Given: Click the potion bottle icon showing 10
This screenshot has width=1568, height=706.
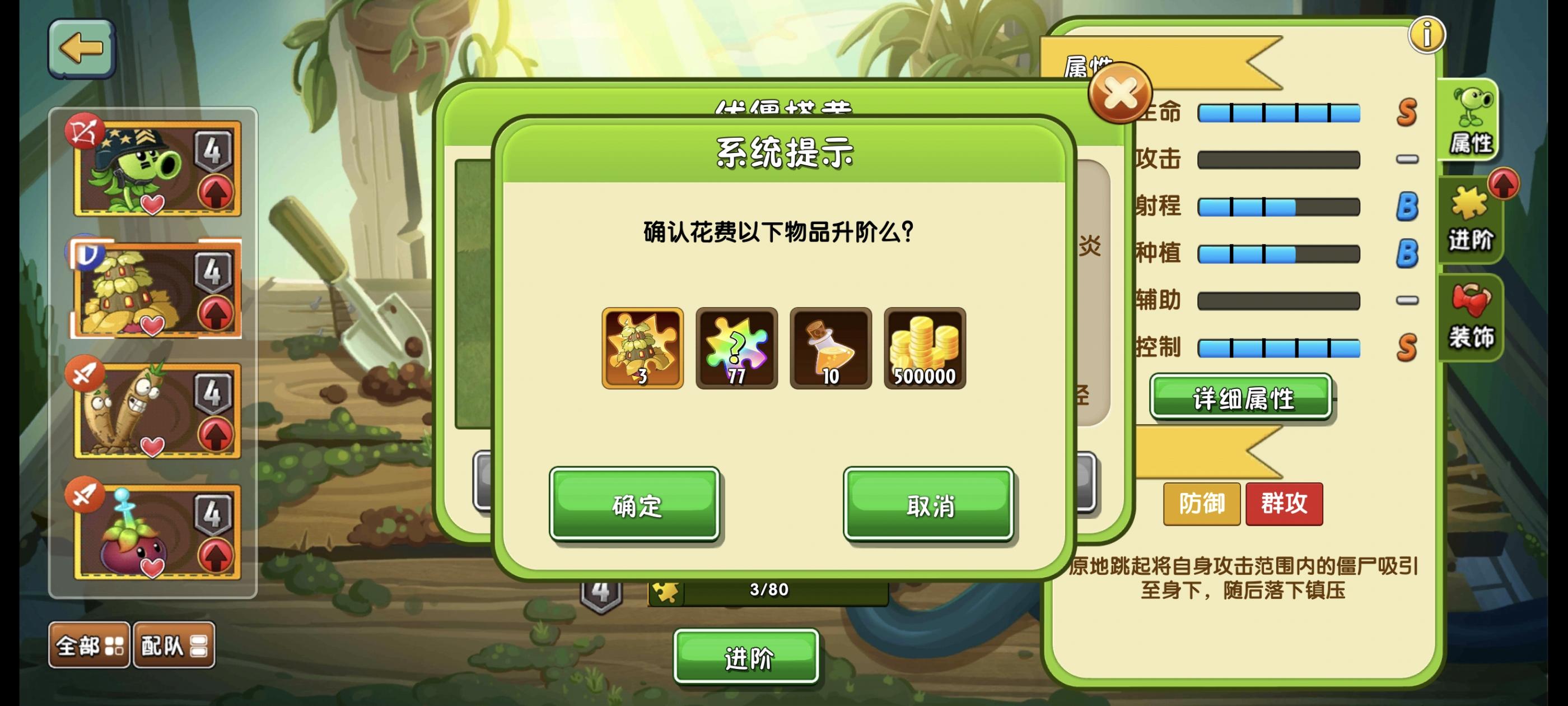Looking at the screenshot, I should (x=833, y=348).
